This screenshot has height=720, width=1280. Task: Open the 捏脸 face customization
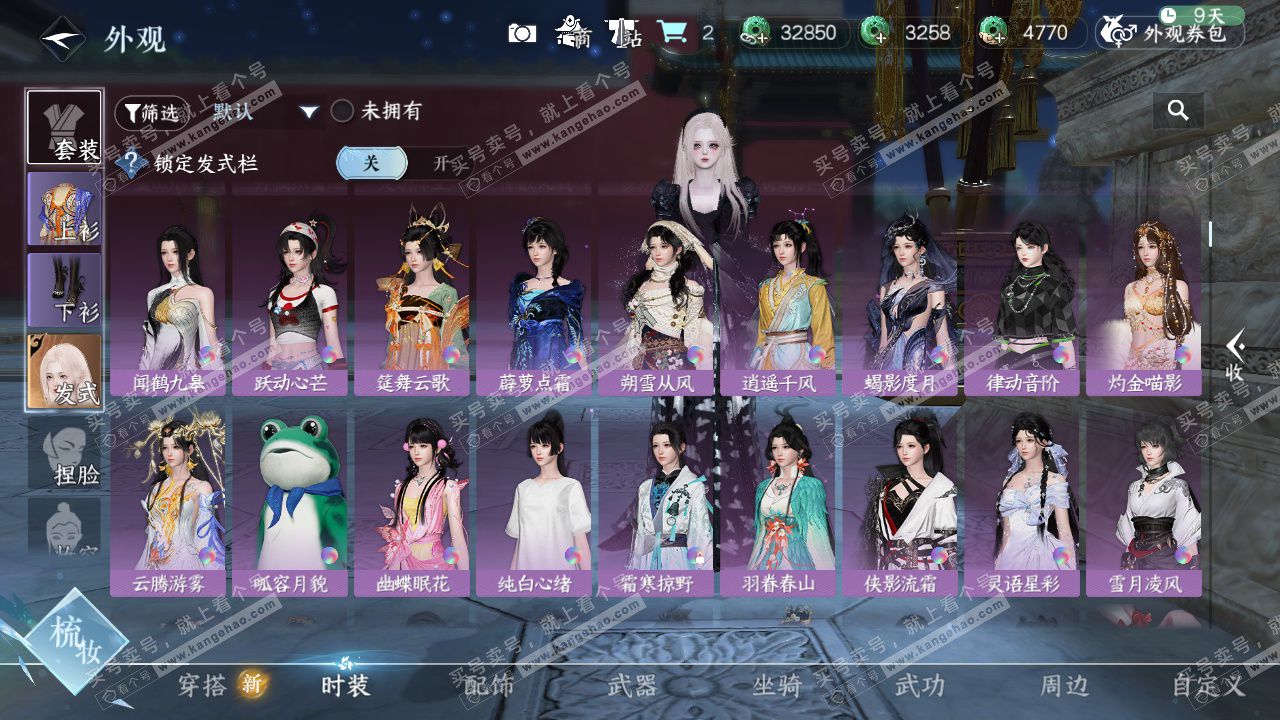[x=64, y=453]
